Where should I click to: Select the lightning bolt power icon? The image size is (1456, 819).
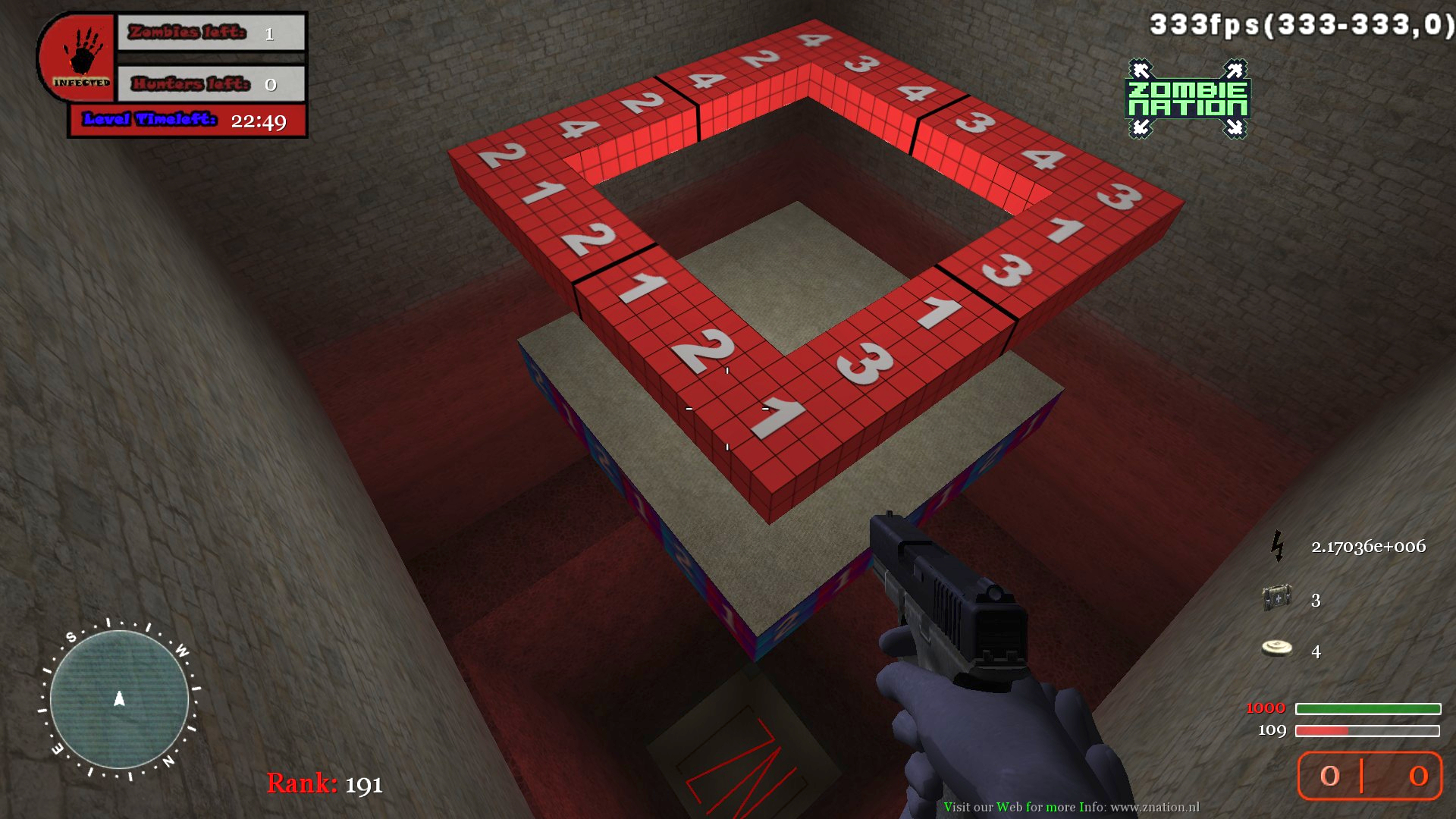(1278, 546)
